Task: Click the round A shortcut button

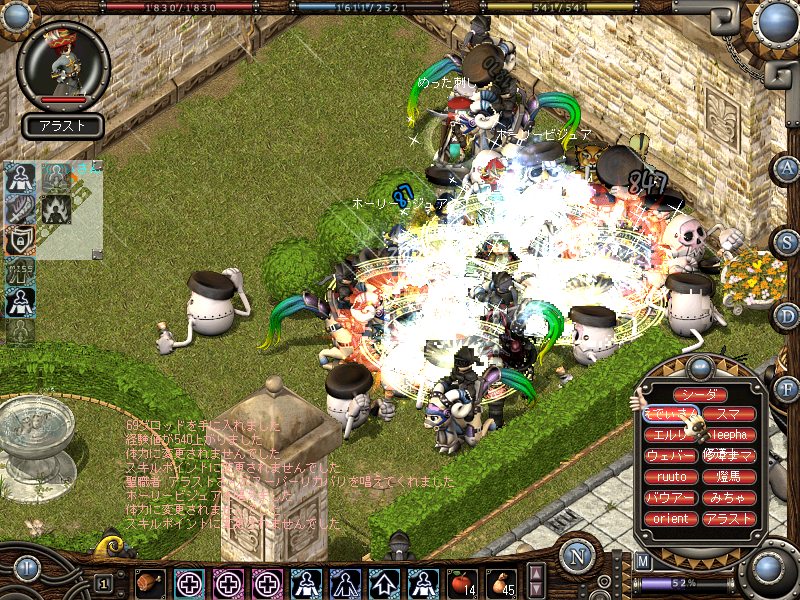Action: point(787,168)
